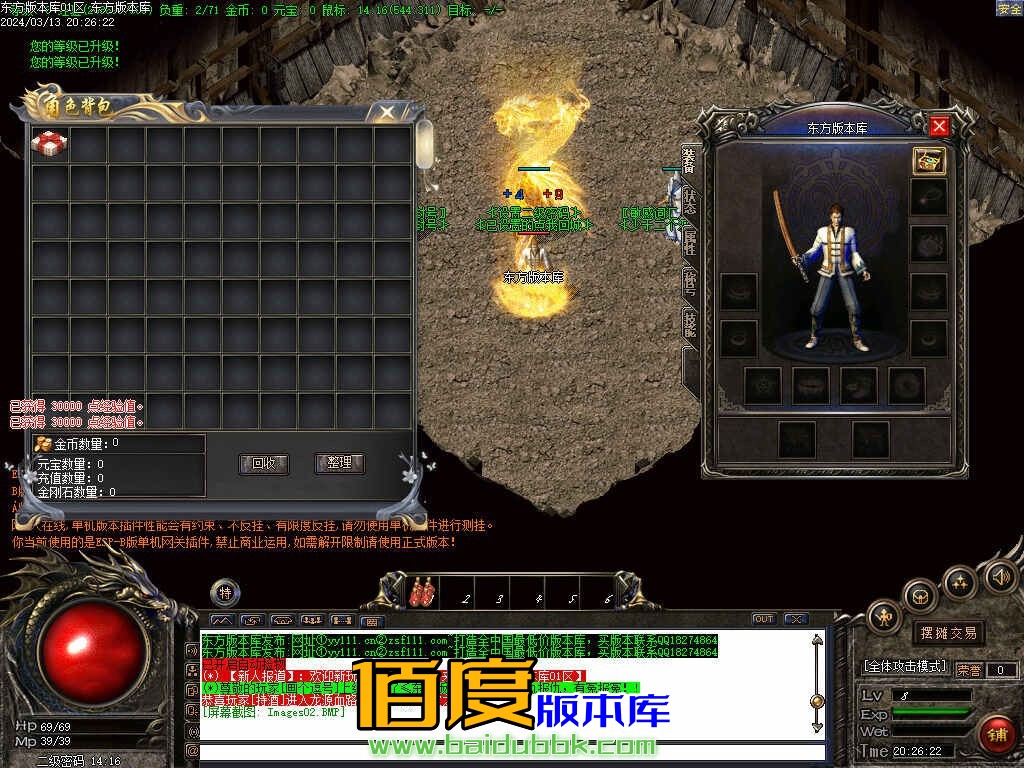Click the 回收 recycle button
The width and height of the screenshot is (1024, 768).
click(264, 463)
